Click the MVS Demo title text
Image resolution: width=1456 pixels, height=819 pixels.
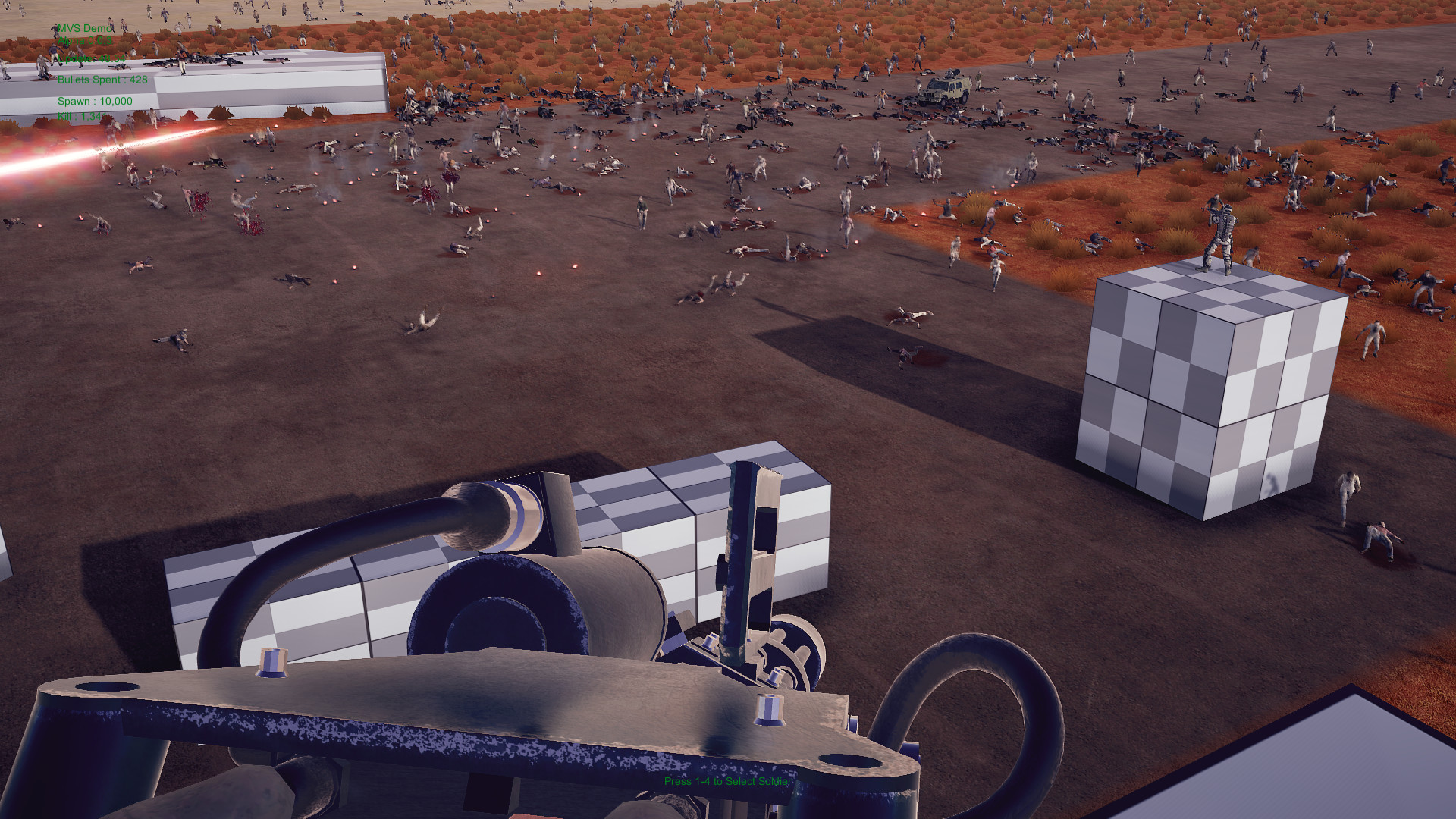(83, 28)
